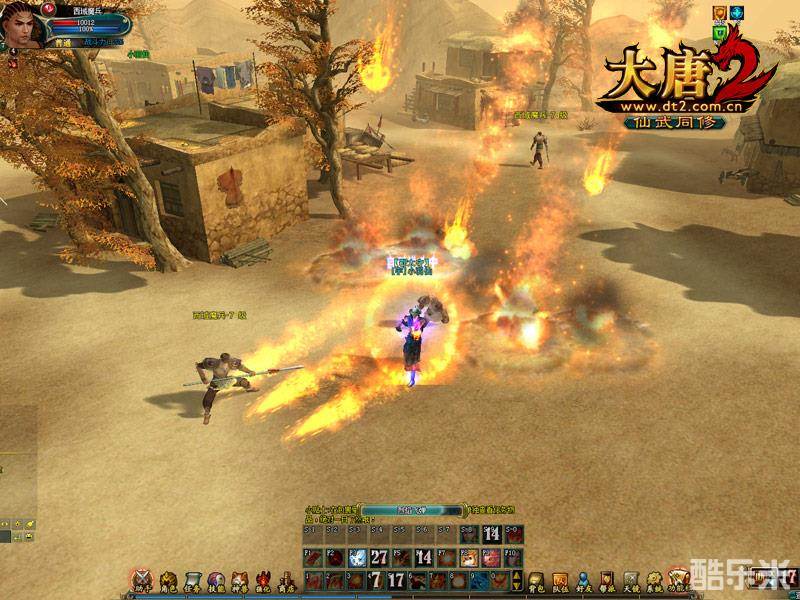Open the 好友 friends list
The image size is (800, 600).
[x=583, y=580]
